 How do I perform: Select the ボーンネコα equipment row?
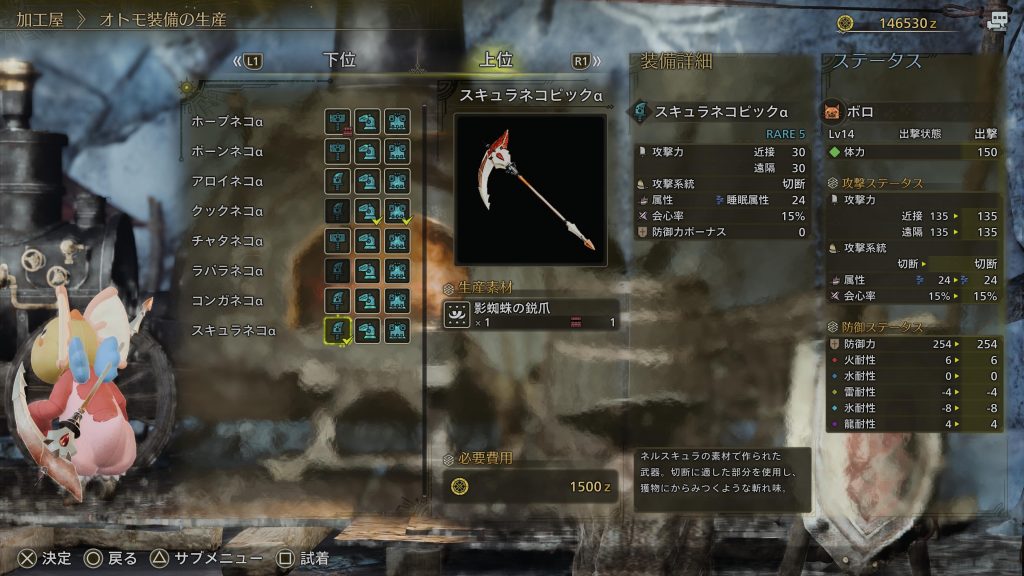coord(228,152)
